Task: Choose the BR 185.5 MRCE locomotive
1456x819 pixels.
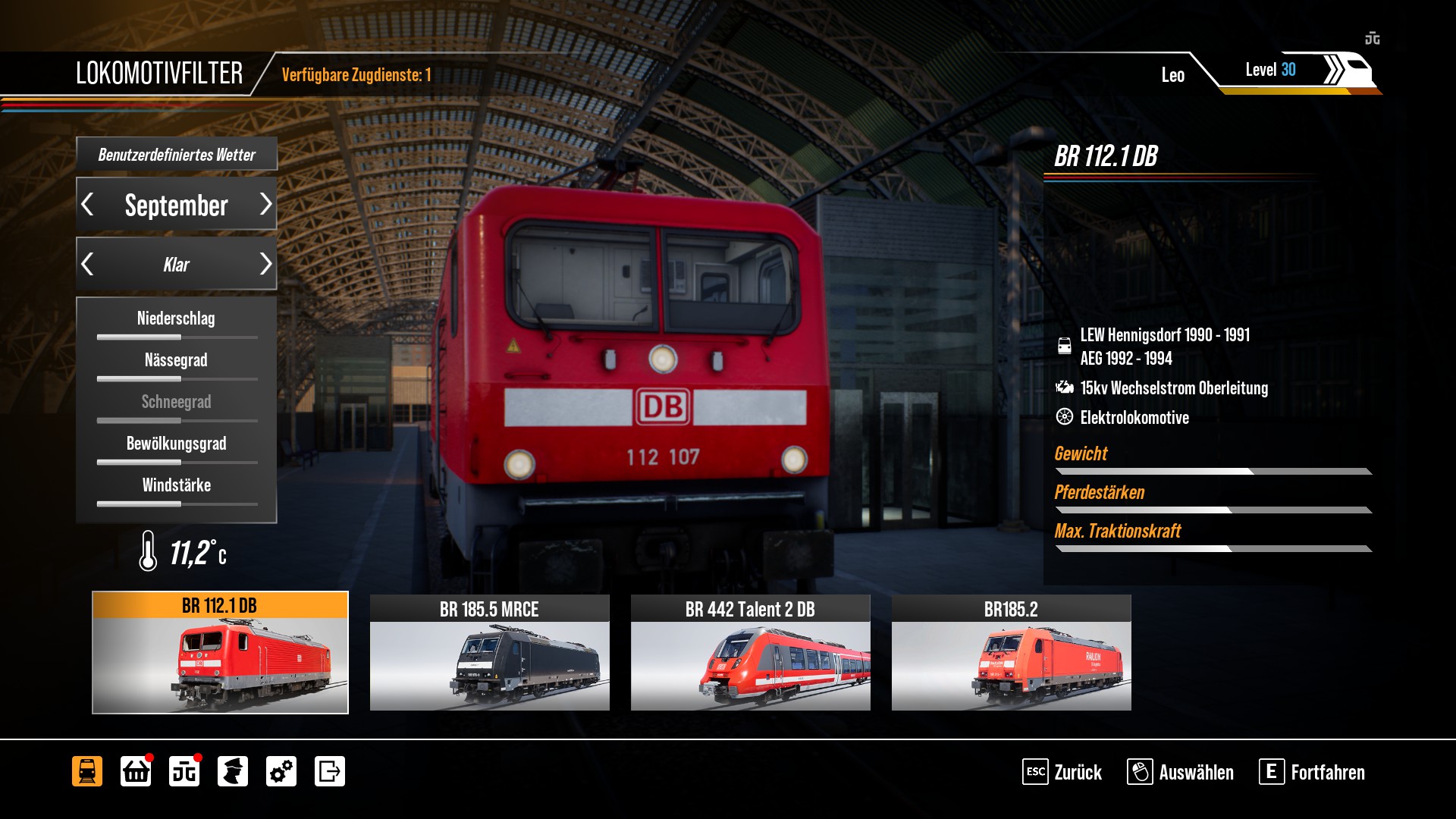Action: tap(489, 652)
